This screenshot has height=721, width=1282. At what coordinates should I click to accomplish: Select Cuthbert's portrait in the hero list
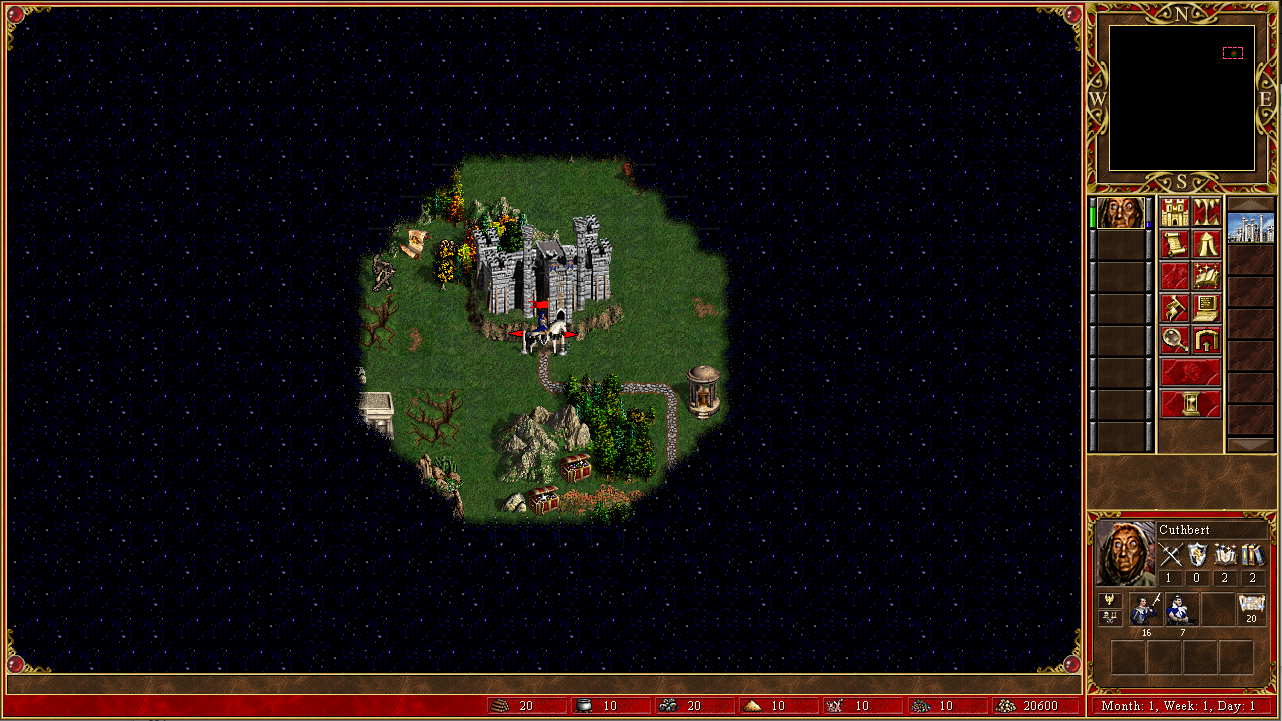click(x=1120, y=213)
